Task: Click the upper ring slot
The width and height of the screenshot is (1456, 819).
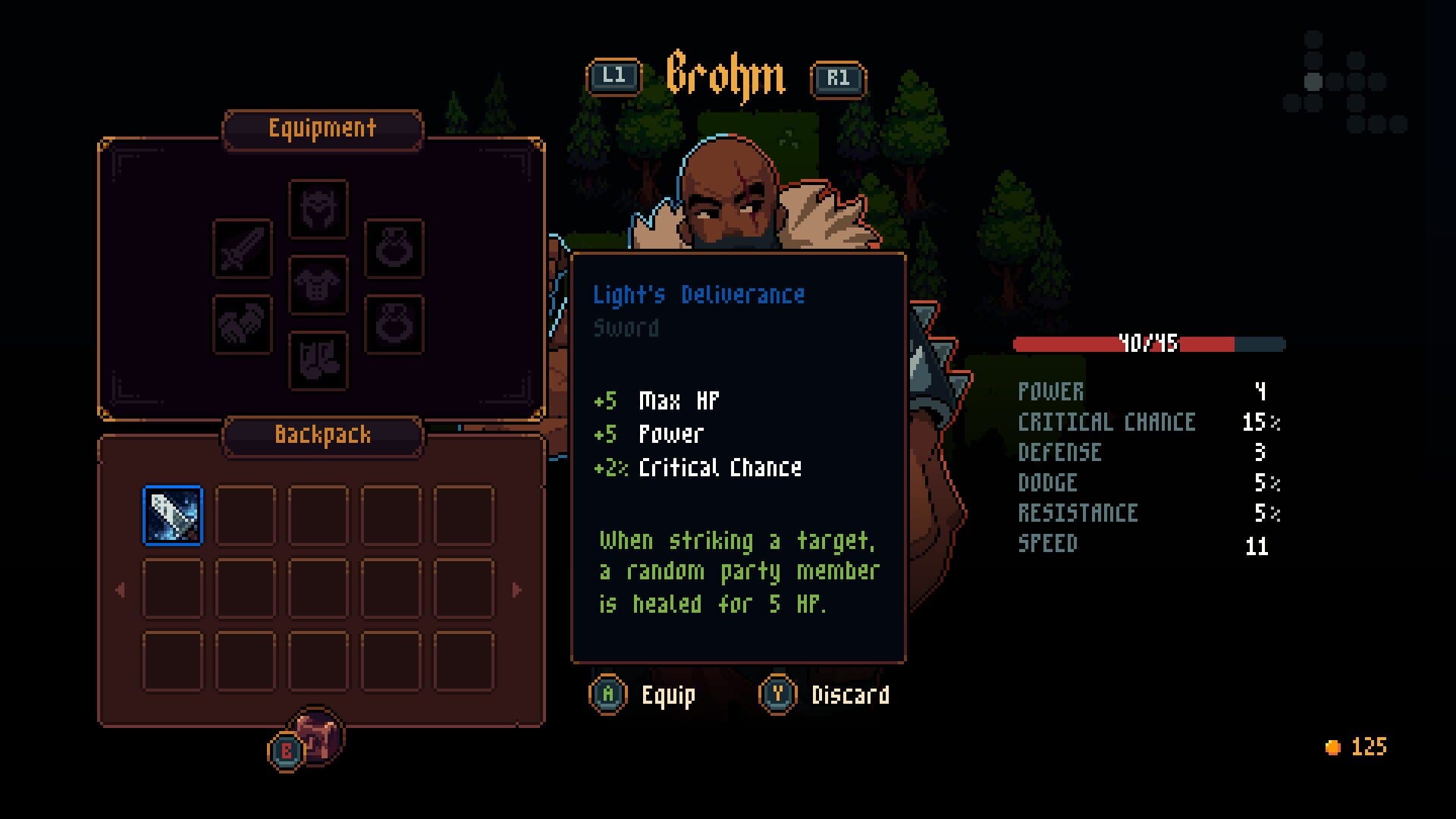Action: pos(396,250)
